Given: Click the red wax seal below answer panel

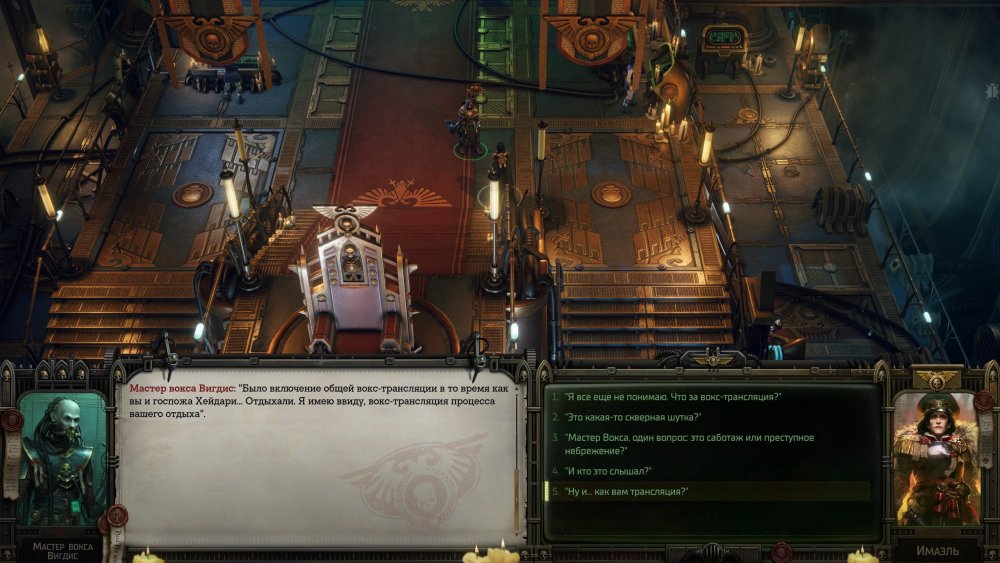Looking at the screenshot, I should pyautogui.click(x=780, y=551).
